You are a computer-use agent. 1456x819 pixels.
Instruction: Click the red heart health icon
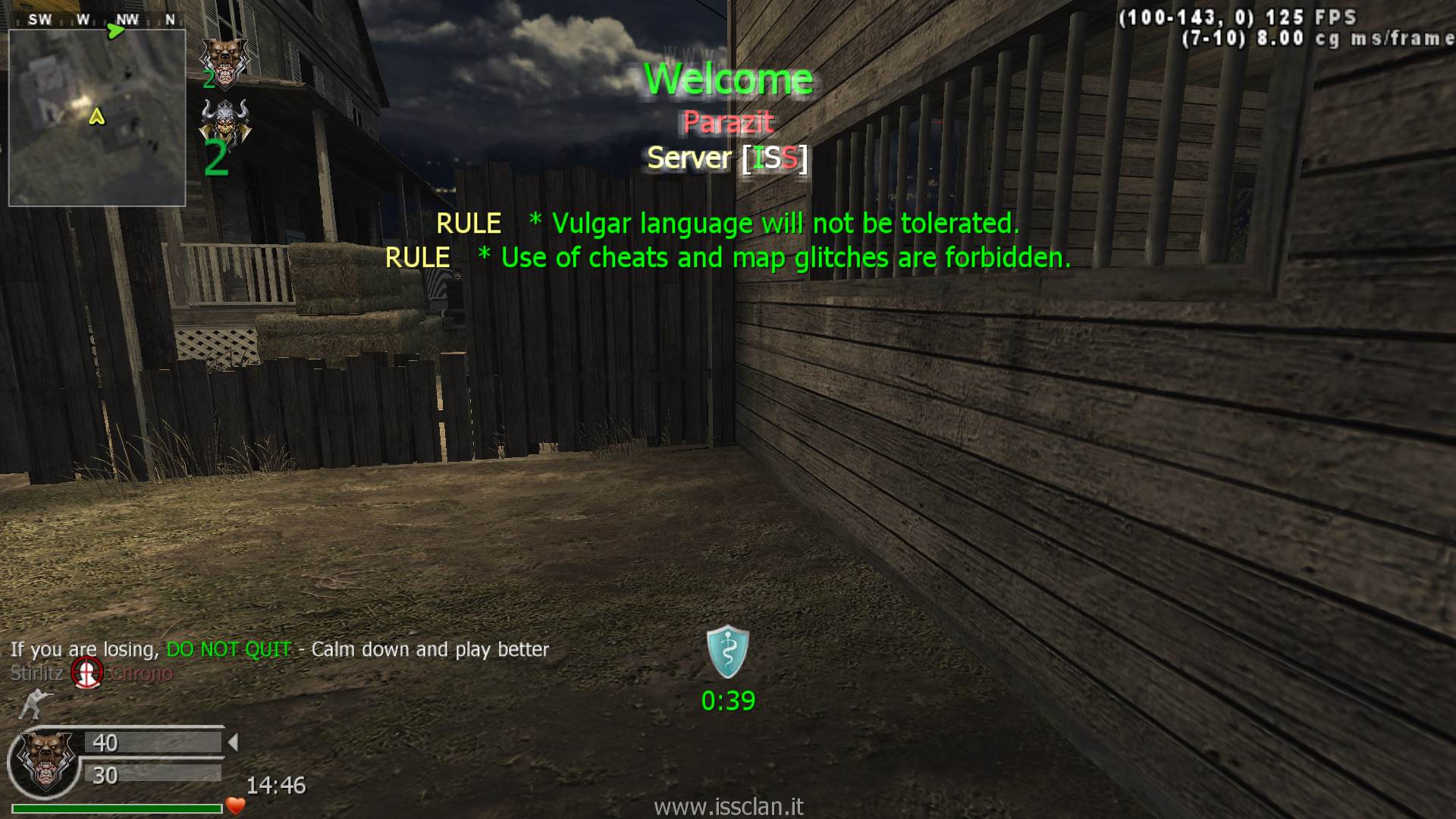tap(236, 806)
